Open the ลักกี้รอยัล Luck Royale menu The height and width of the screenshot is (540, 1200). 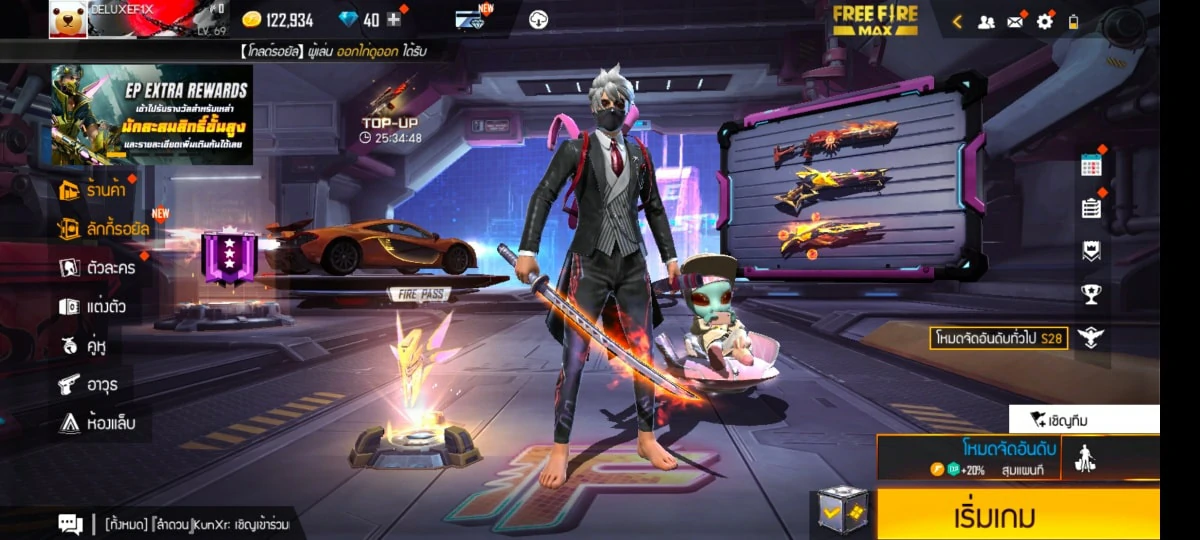[105, 228]
